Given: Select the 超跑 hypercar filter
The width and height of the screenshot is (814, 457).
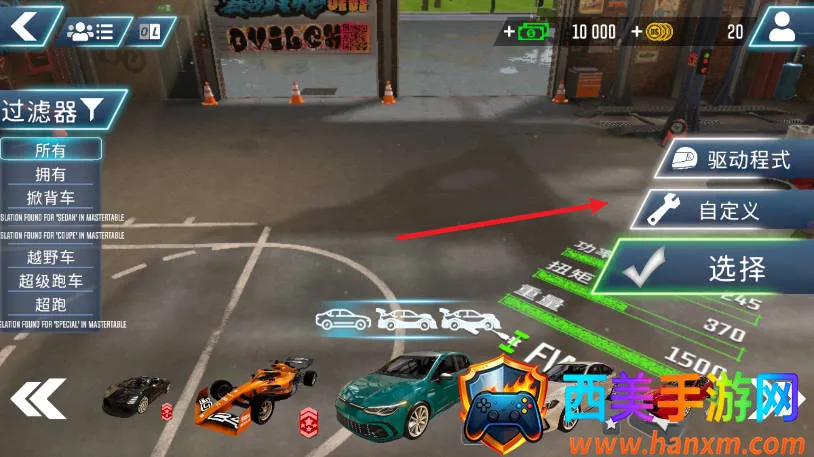Looking at the screenshot, I should tap(50, 304).
